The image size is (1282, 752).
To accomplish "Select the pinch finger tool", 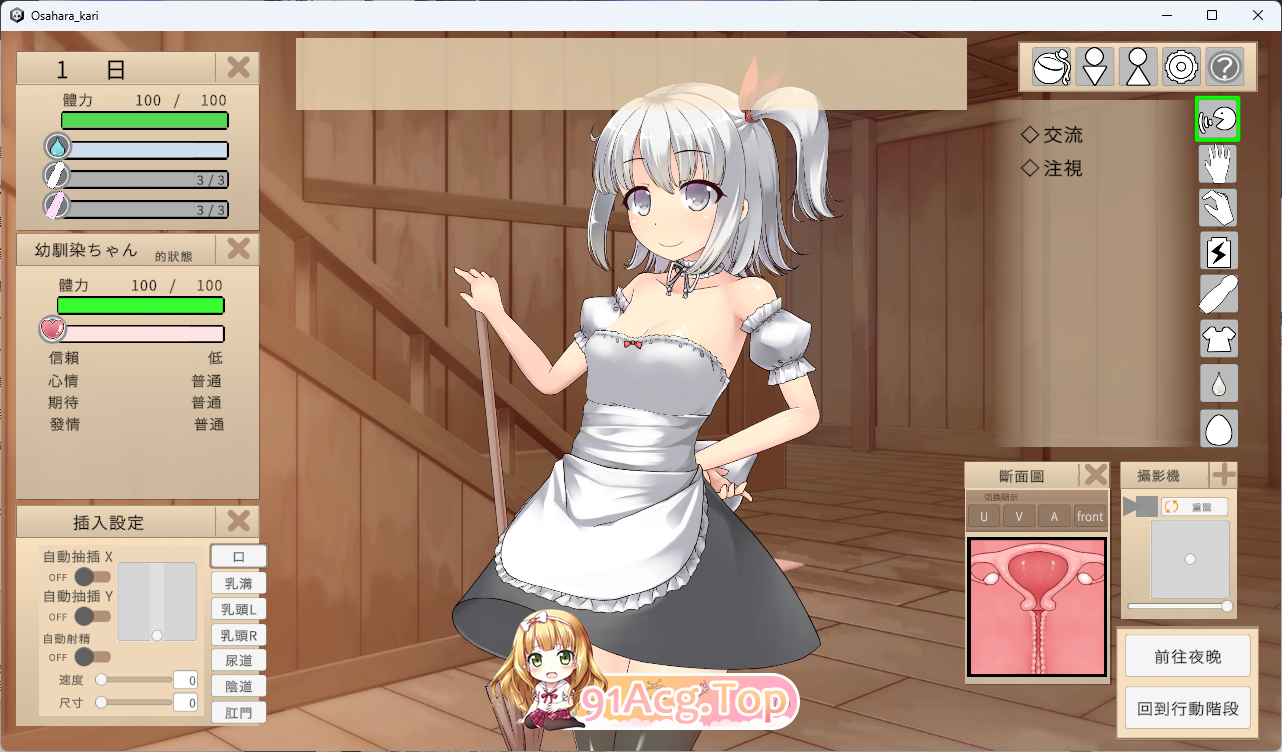I will [x=1218, y=208].
